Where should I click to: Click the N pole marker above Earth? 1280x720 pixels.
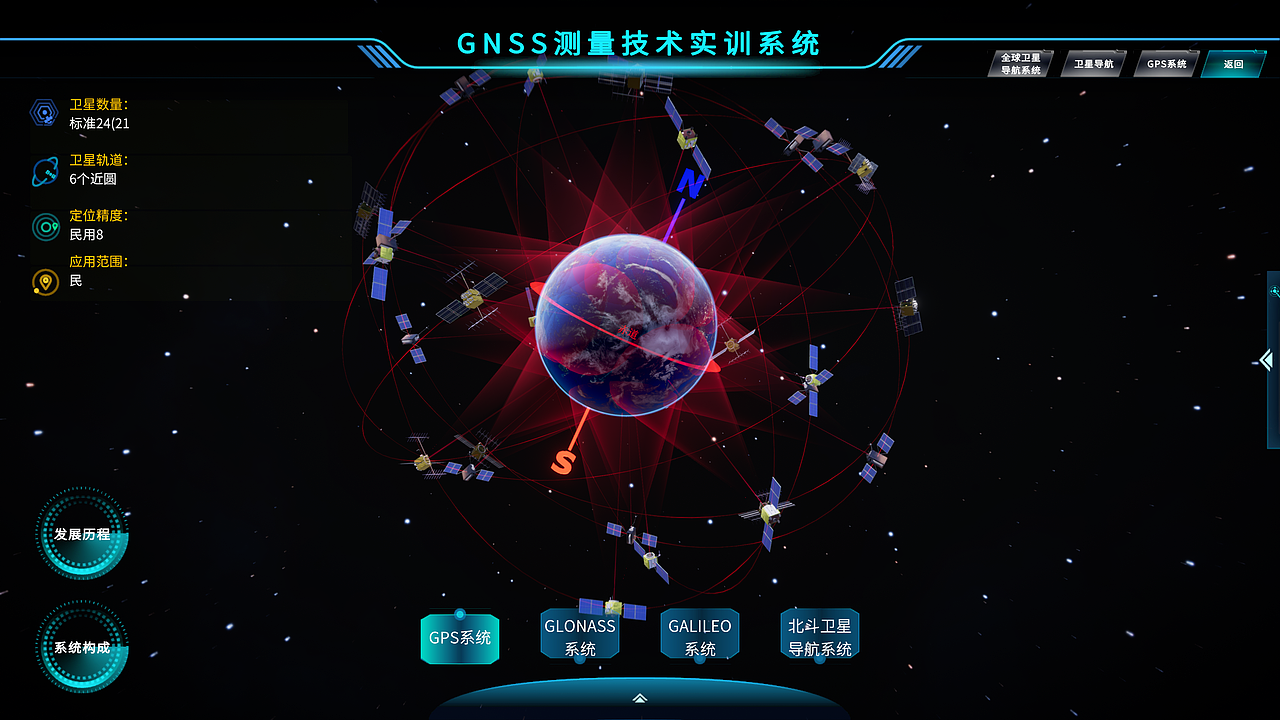coord(690,183)
